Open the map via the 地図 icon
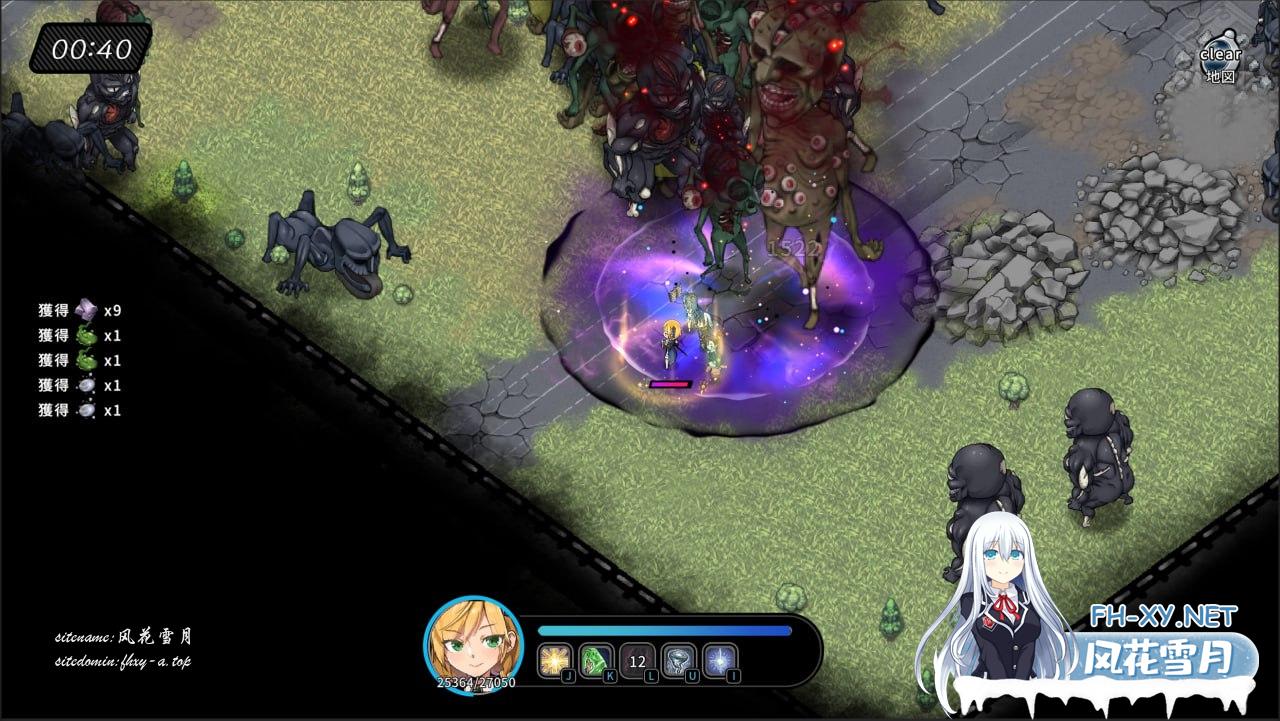 point(1220,62)
